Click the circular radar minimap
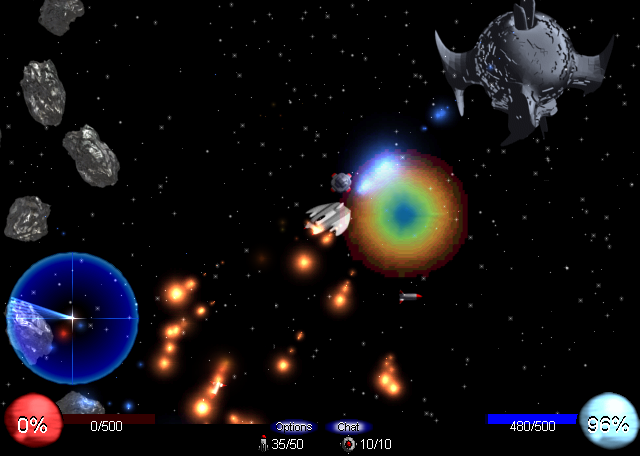This screenshot has width=640, height=456. click(x=72, y=318)
